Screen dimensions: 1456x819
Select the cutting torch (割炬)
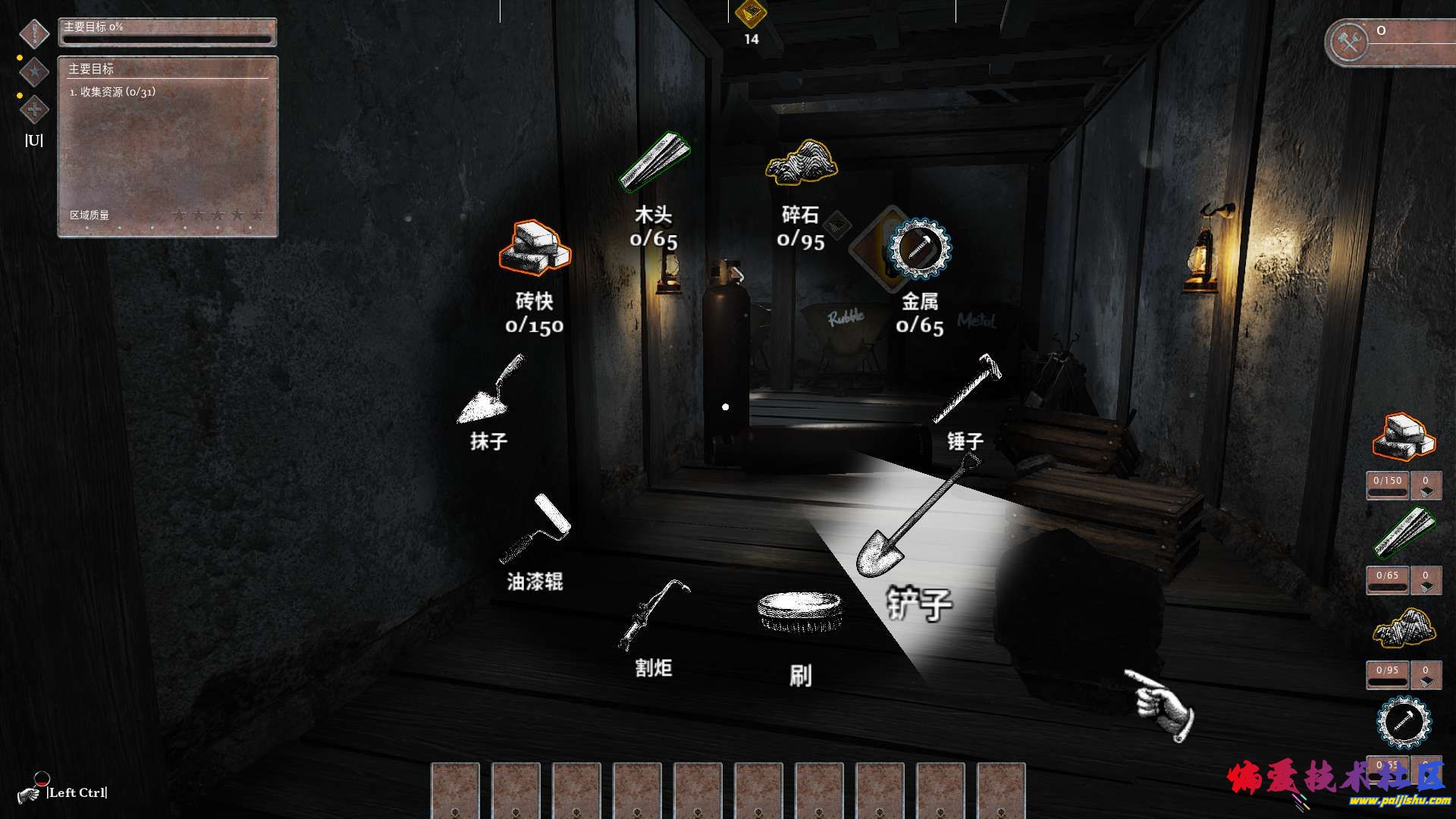tap(654, 616)
